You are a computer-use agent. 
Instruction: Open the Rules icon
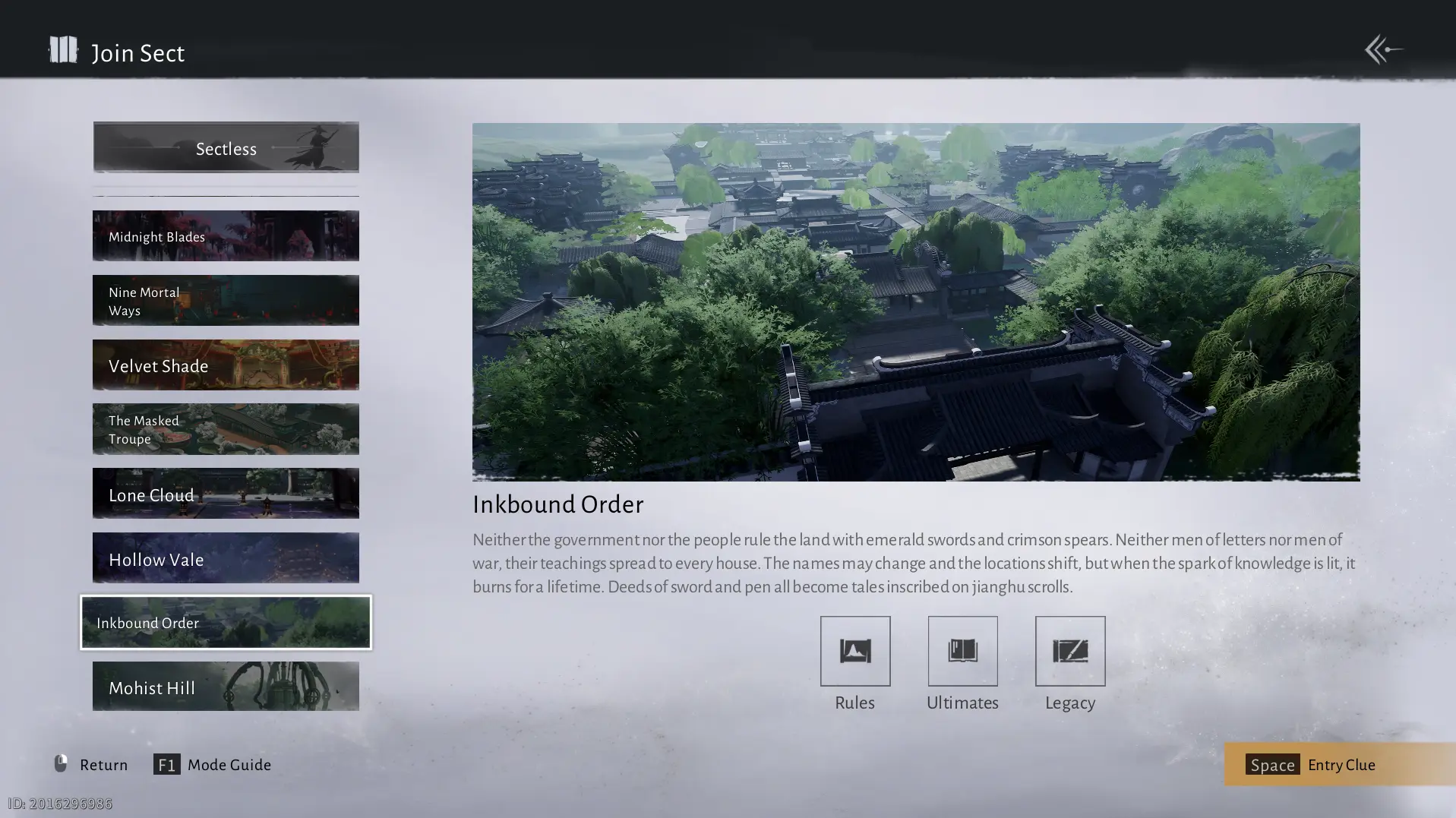coord(854,652)
